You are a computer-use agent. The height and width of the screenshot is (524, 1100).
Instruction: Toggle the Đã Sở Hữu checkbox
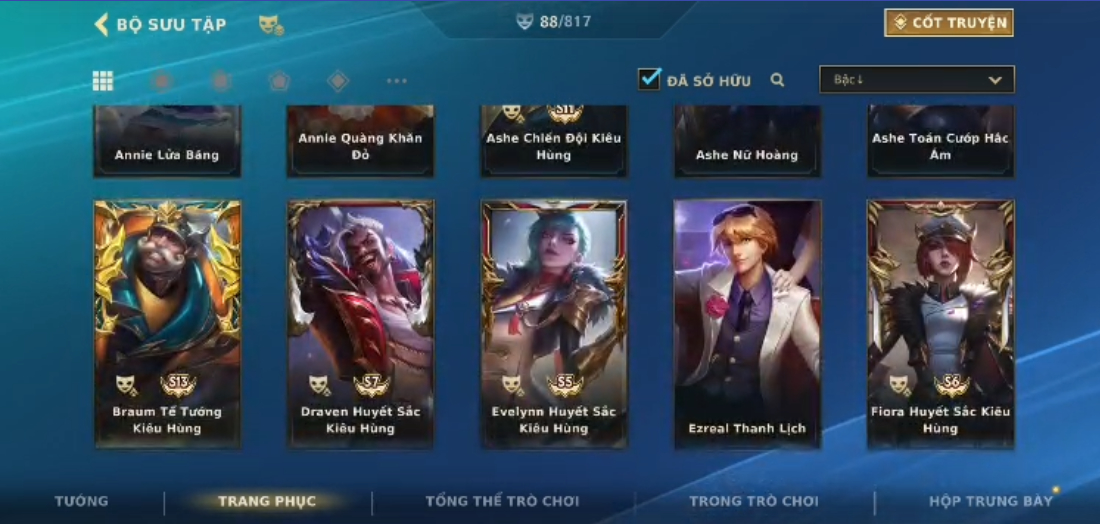(650, 79)
